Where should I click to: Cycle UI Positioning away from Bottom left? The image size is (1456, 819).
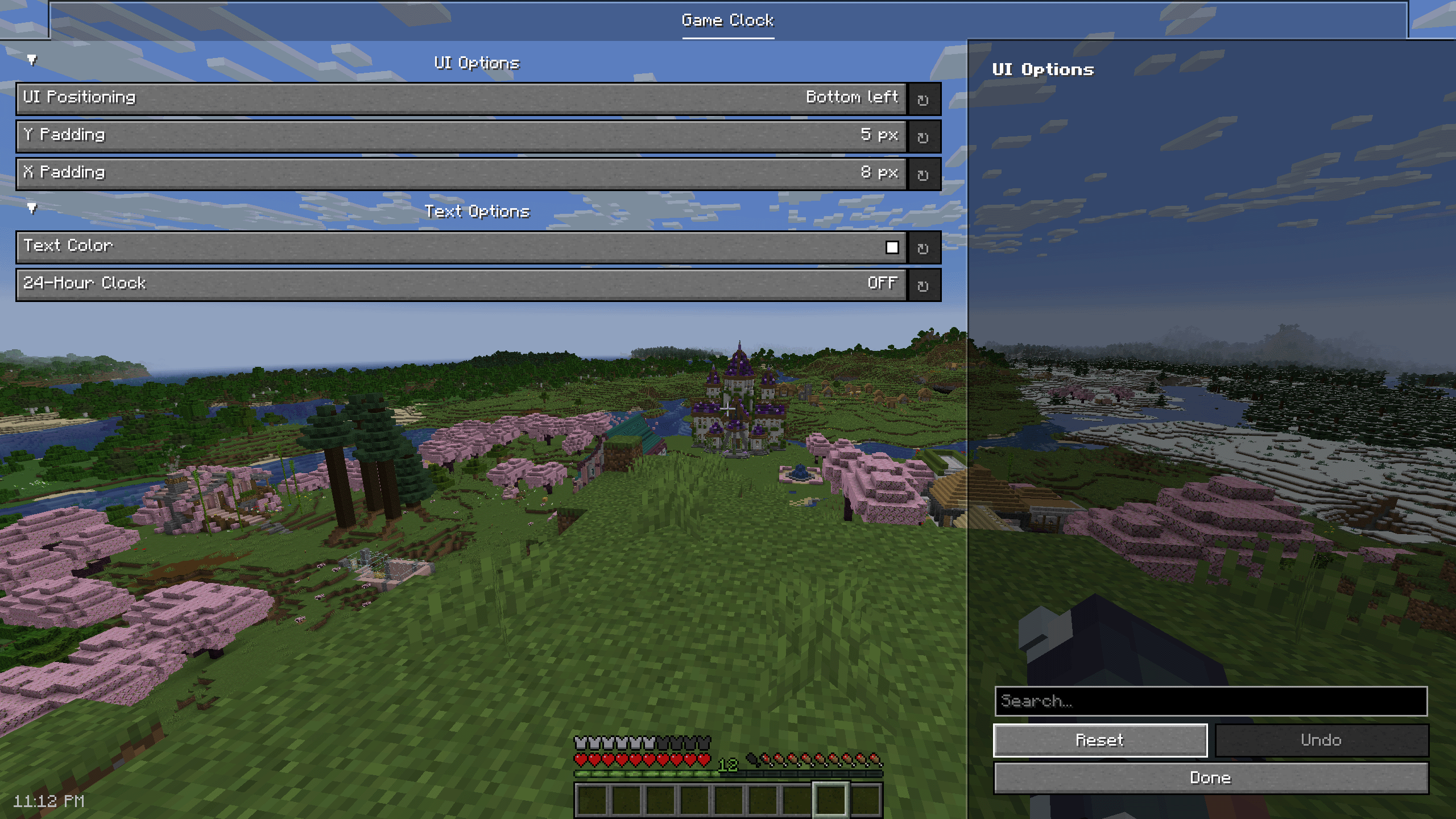click(455, 98)
